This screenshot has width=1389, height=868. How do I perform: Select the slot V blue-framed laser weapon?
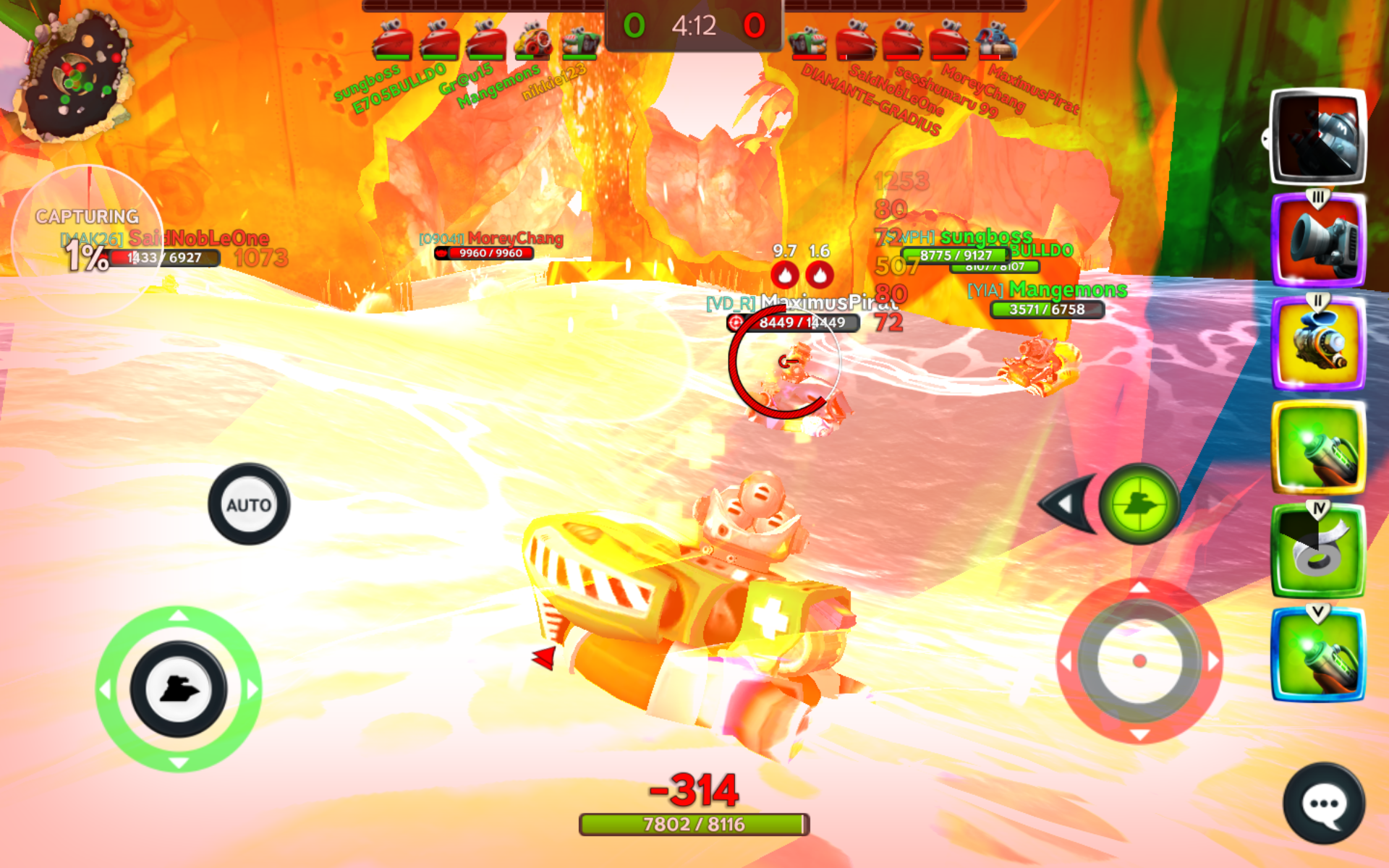[x=1318, y=655]
